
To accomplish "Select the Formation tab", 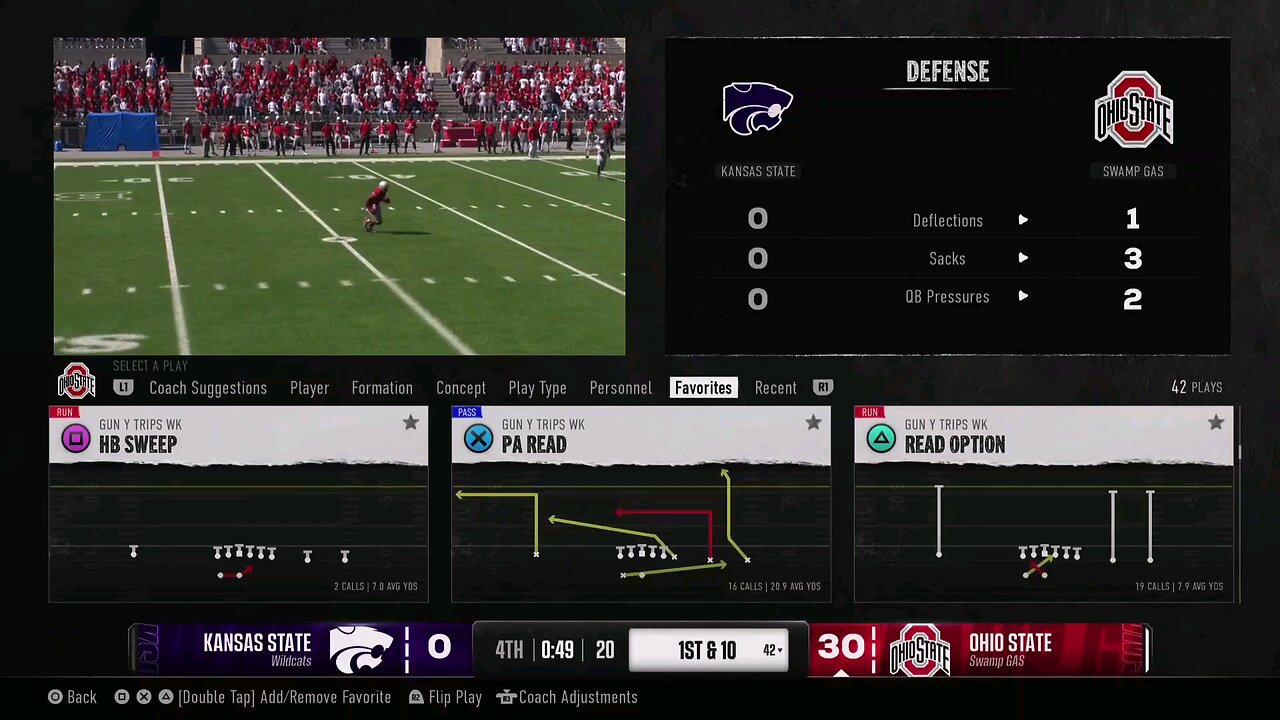I will coord(382,388).
